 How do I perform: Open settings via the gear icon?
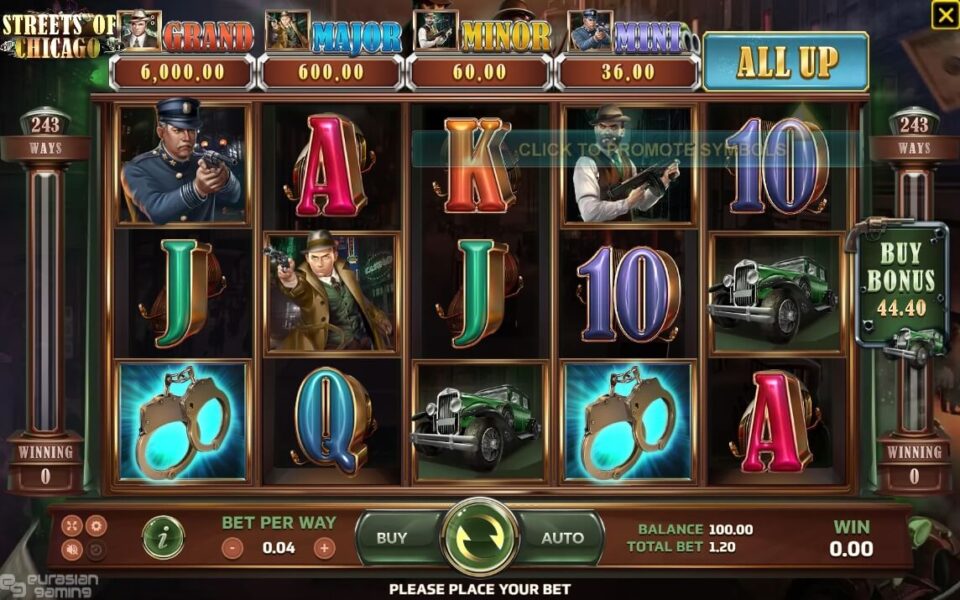[96, 525]
